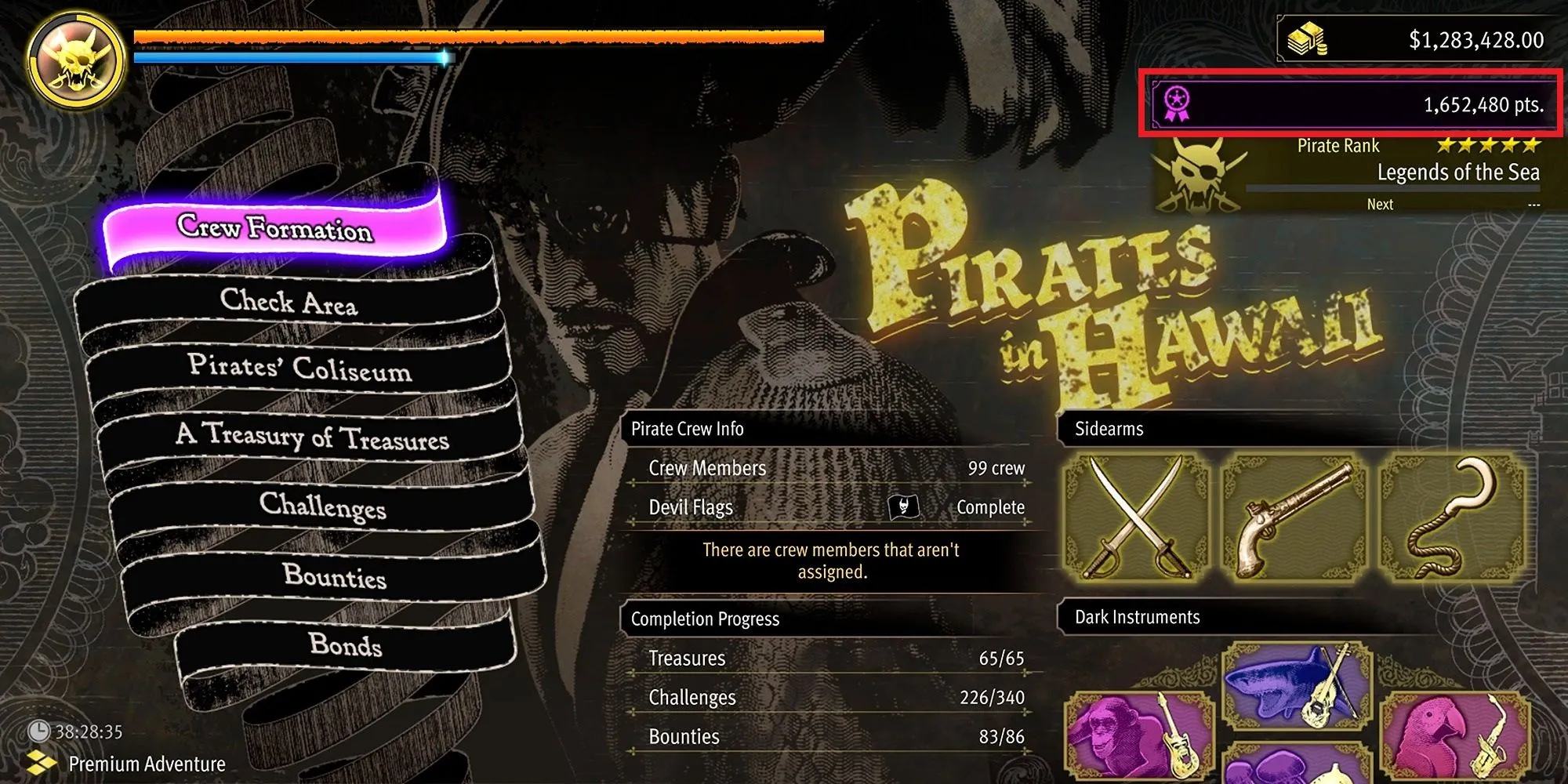Viewport: 1568px width, 784px height.
Task: Open the Crew Formation menu
Action: coord(274,227)
